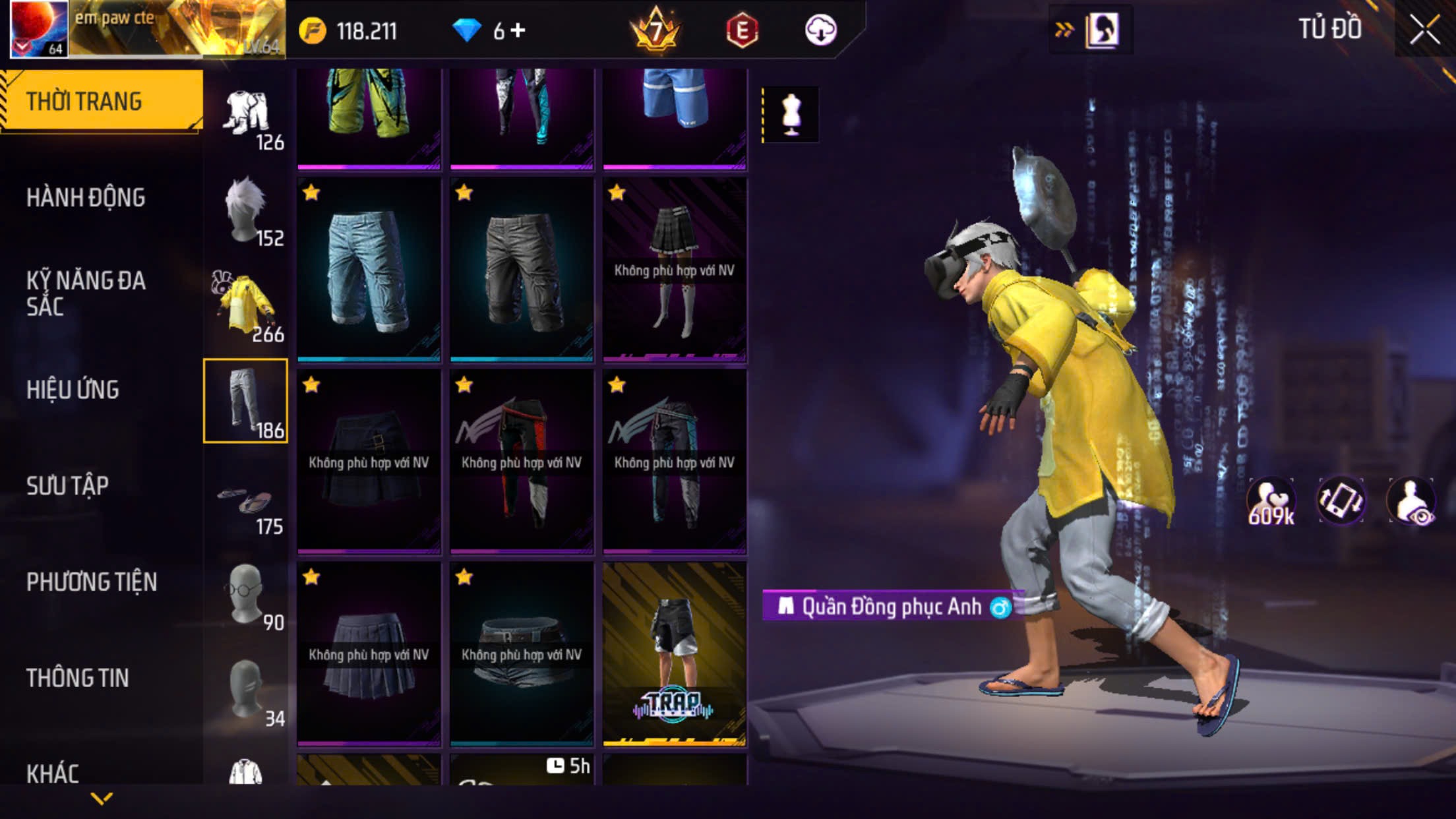
Task: Close the wardrobe with the X button
Action: pos(1424,30)
